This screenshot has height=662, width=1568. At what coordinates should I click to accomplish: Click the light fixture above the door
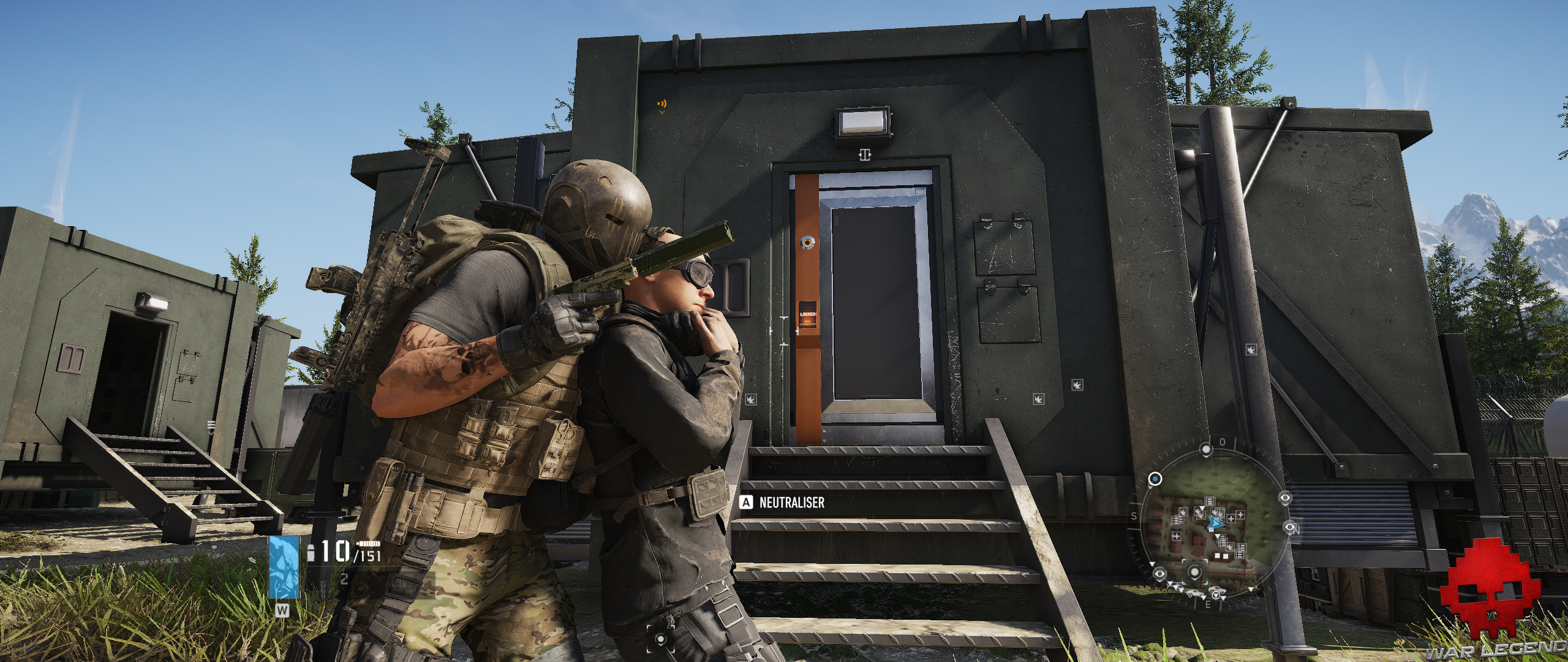click(x=862, y=121)
